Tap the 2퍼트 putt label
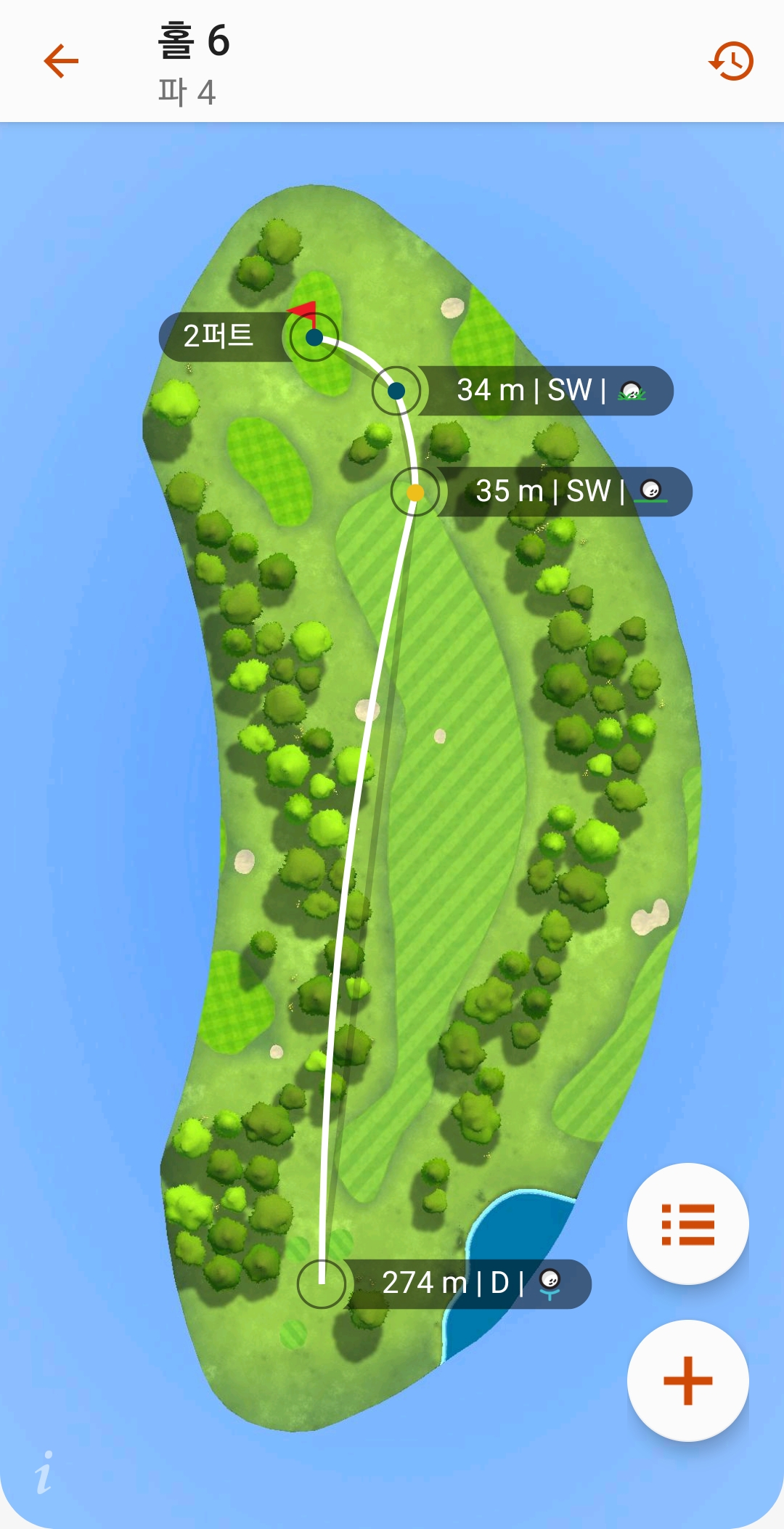784x1529 pixels. (219, 336)
